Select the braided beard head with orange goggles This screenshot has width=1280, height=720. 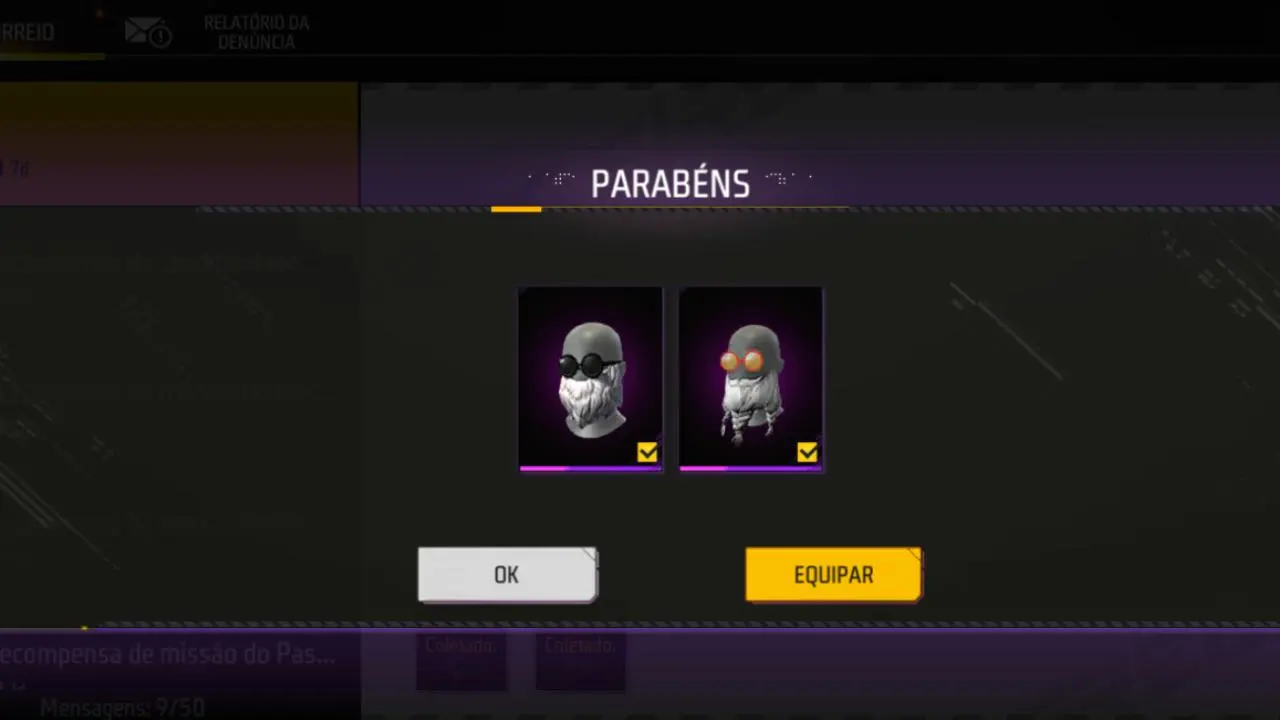750,378
